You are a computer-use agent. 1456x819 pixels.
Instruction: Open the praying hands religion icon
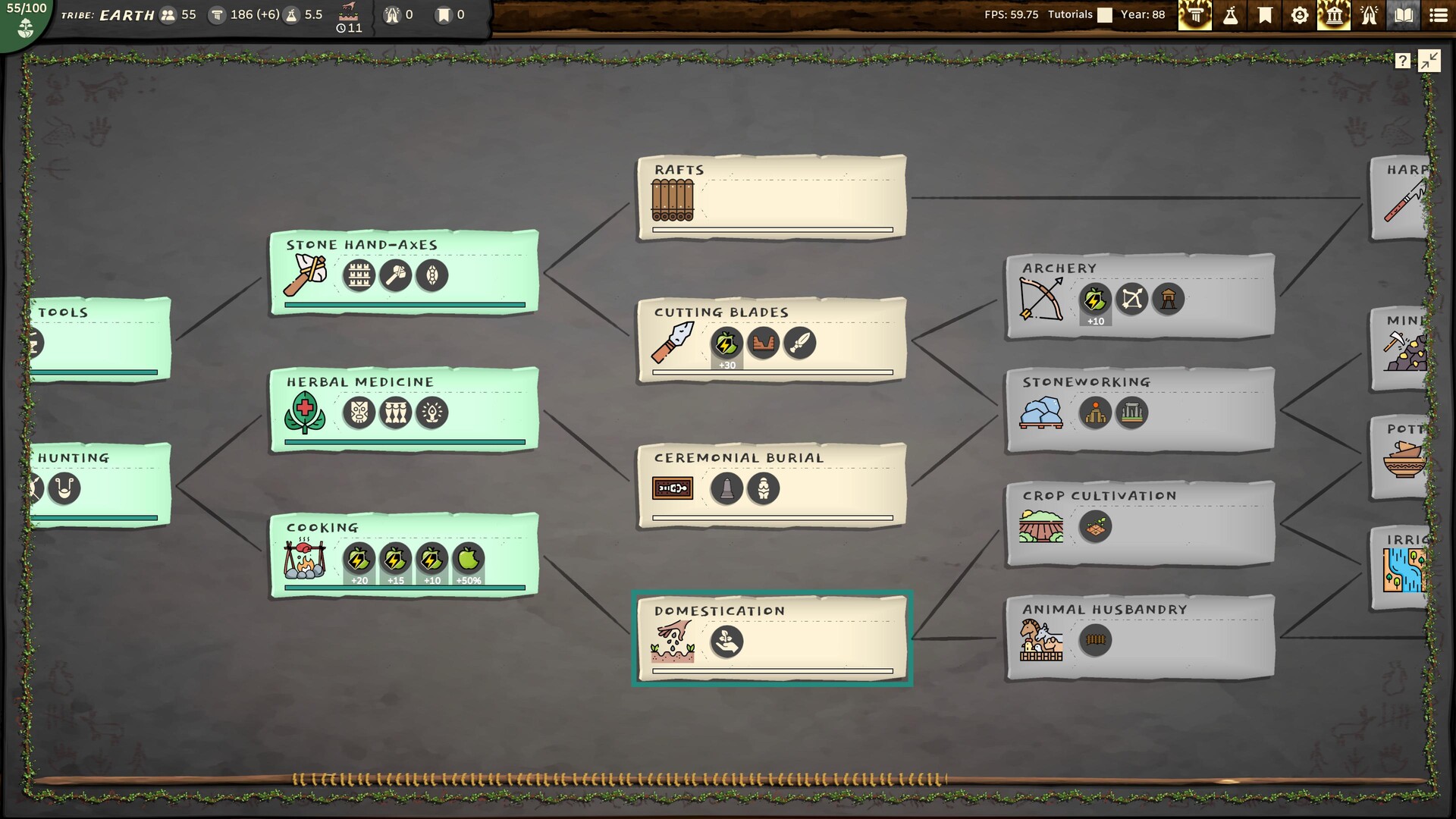[1369, 15]
